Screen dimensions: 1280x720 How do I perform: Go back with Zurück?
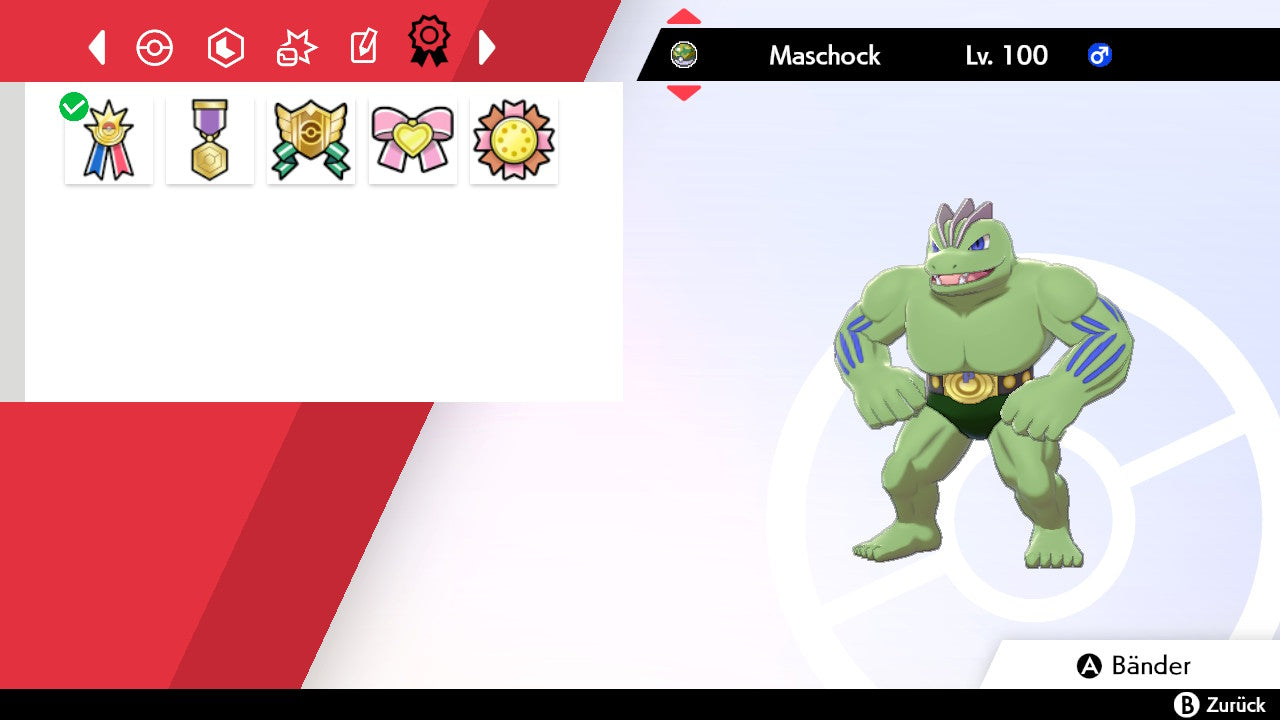coord(1220,705)
